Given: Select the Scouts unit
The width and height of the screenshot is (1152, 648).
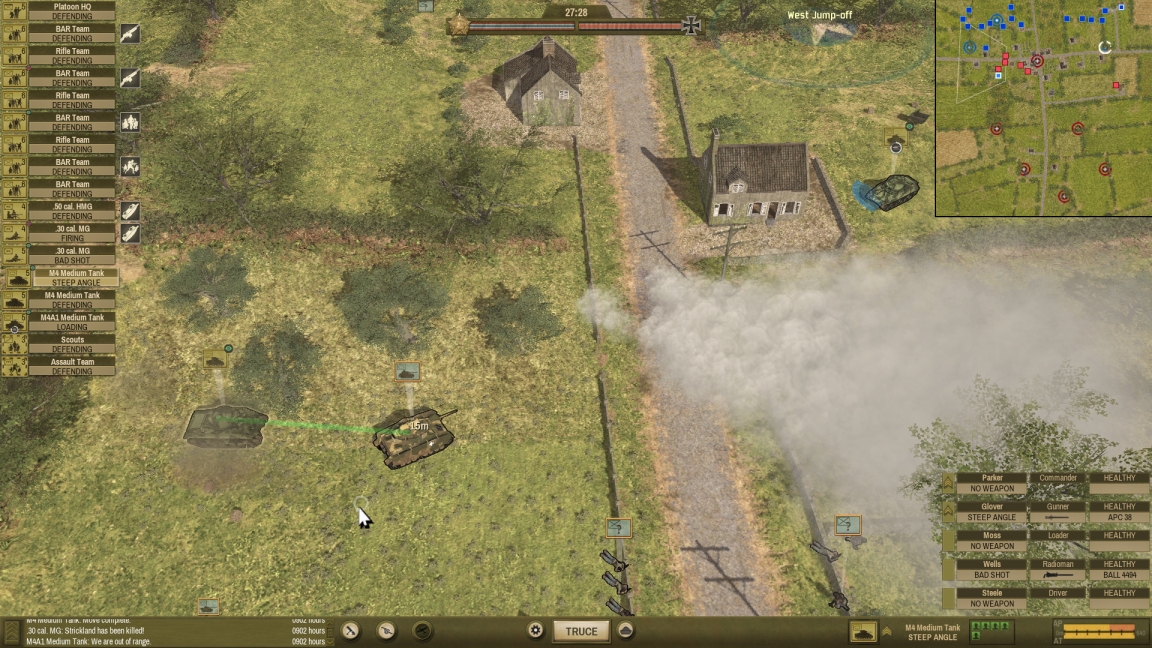Looking at the screenshot, I should [x=71, y=344].
